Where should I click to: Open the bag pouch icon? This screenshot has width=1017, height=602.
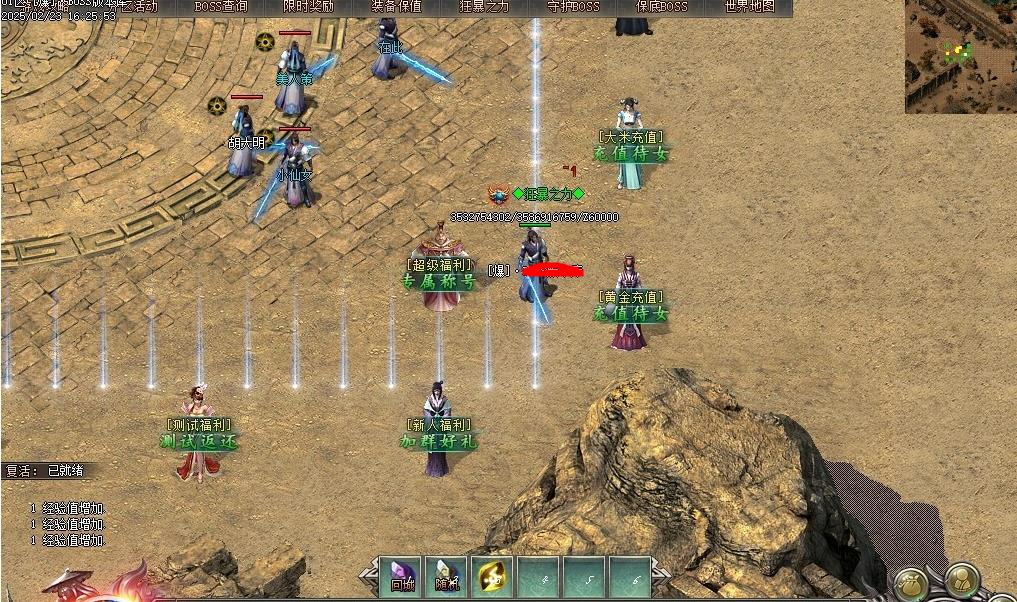tap(910, 583)
